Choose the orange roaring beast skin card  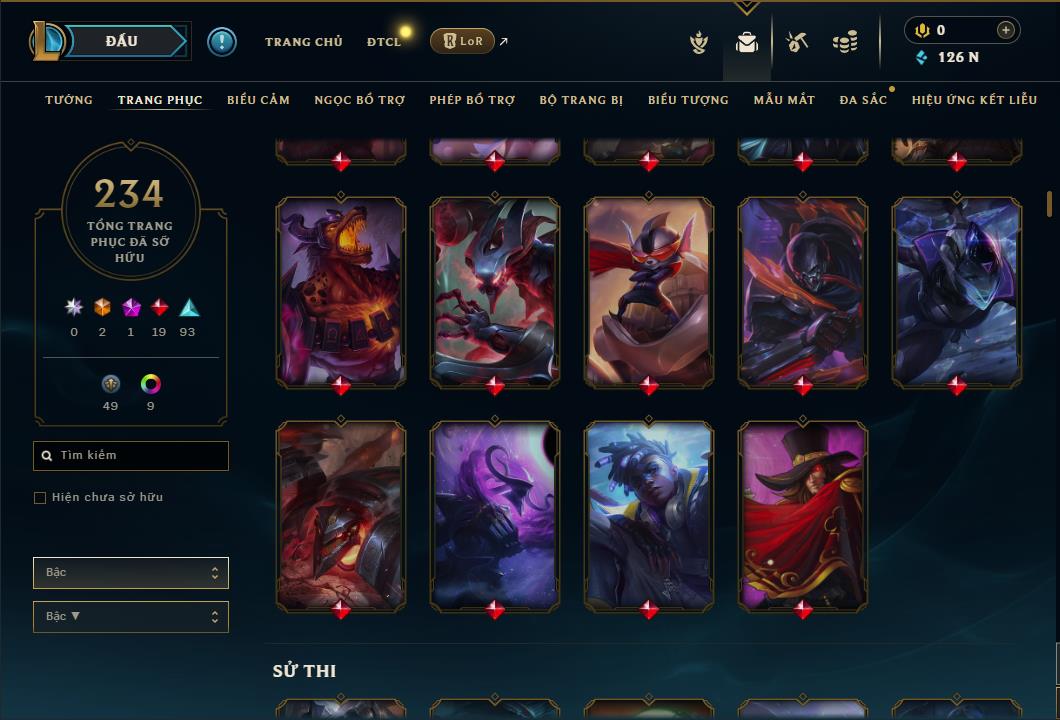click(341, 290)
